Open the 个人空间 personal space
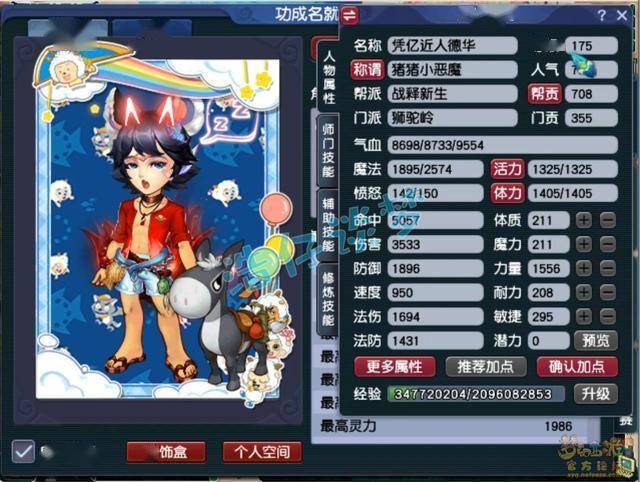The height and width of the screenshot is (482, 640). pyautogui.click(x=261, y=452)
